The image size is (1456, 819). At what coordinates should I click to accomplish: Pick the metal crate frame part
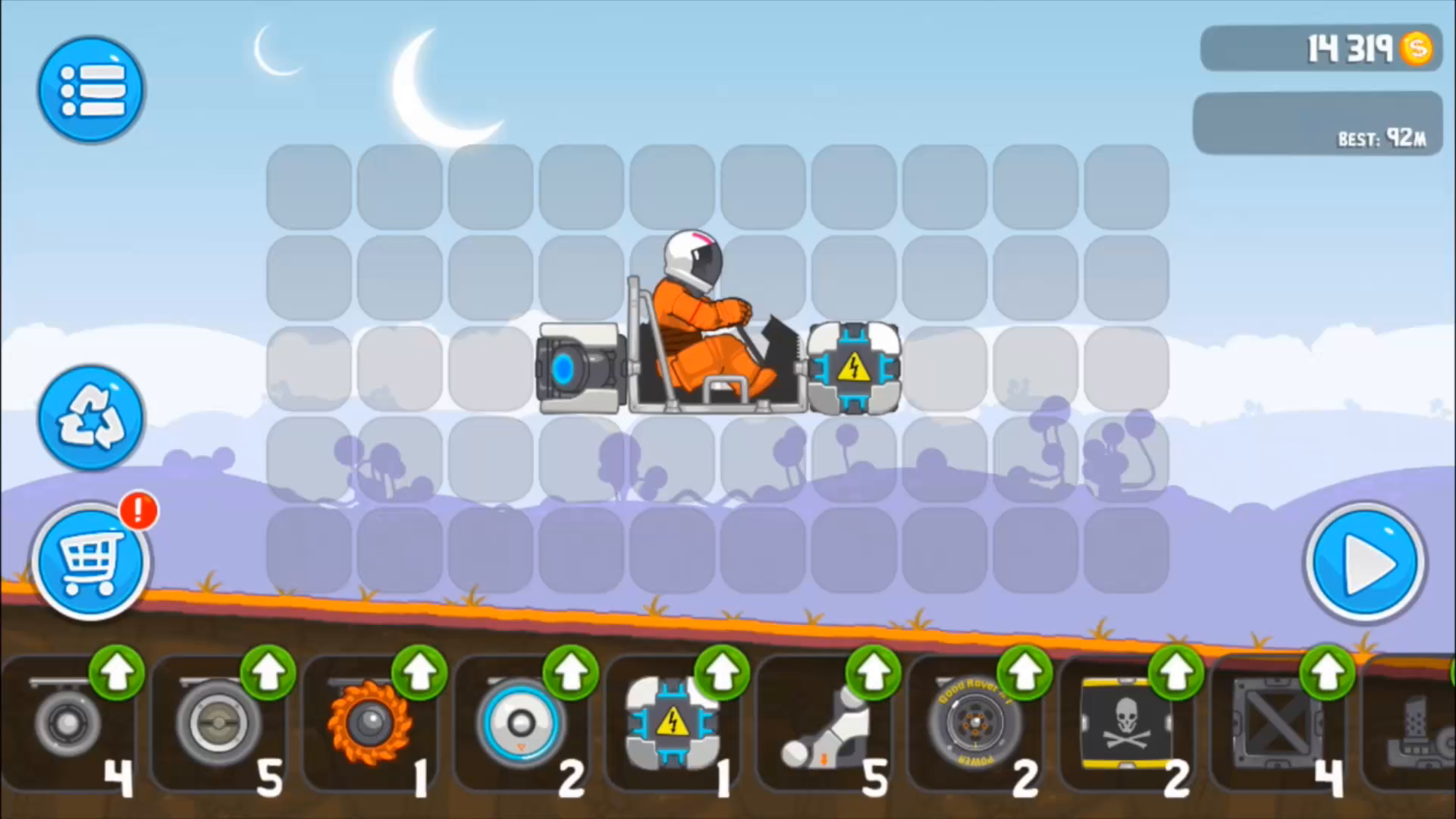(1278, 724)
